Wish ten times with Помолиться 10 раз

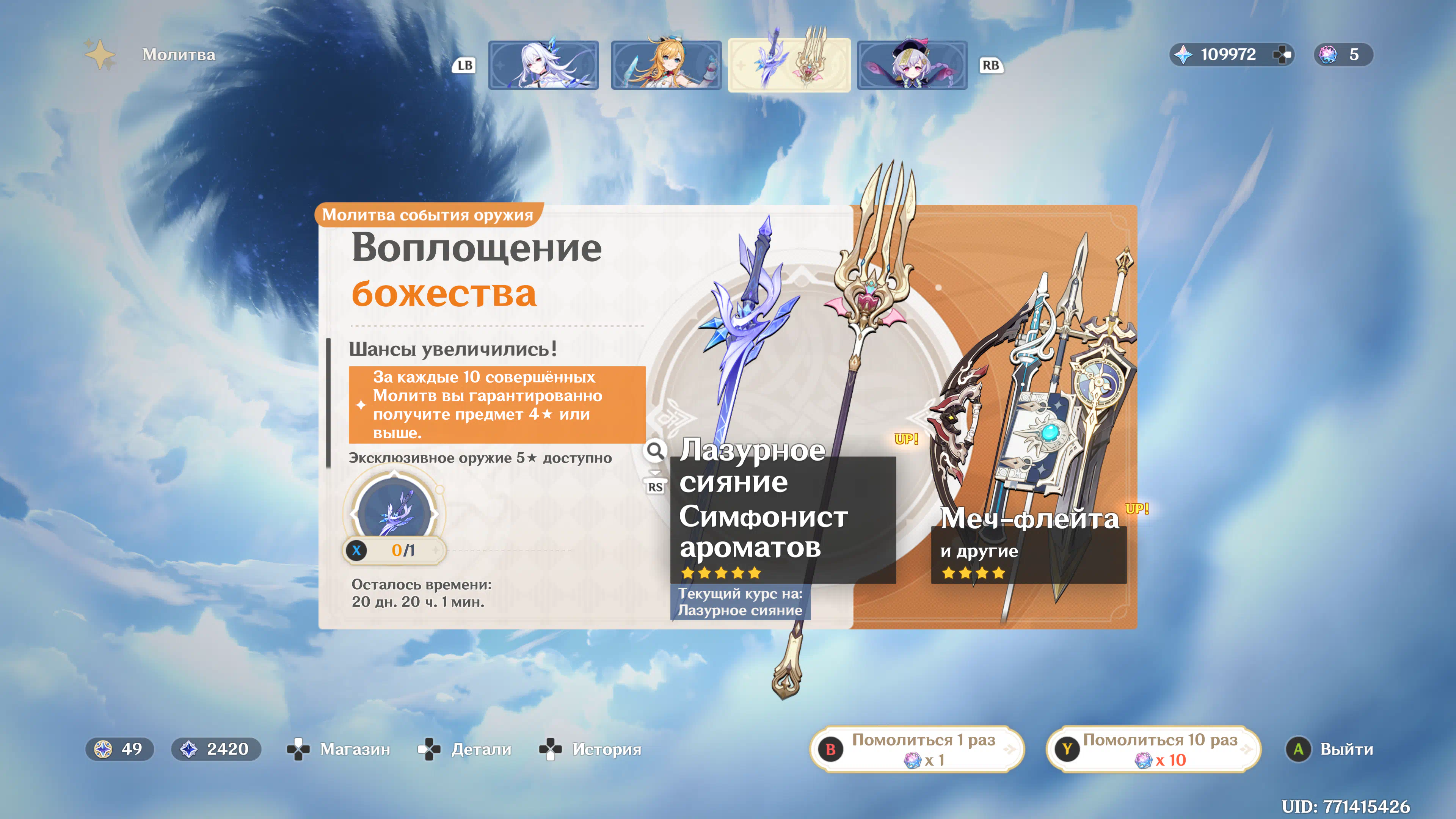click(x=1153, y=749)
